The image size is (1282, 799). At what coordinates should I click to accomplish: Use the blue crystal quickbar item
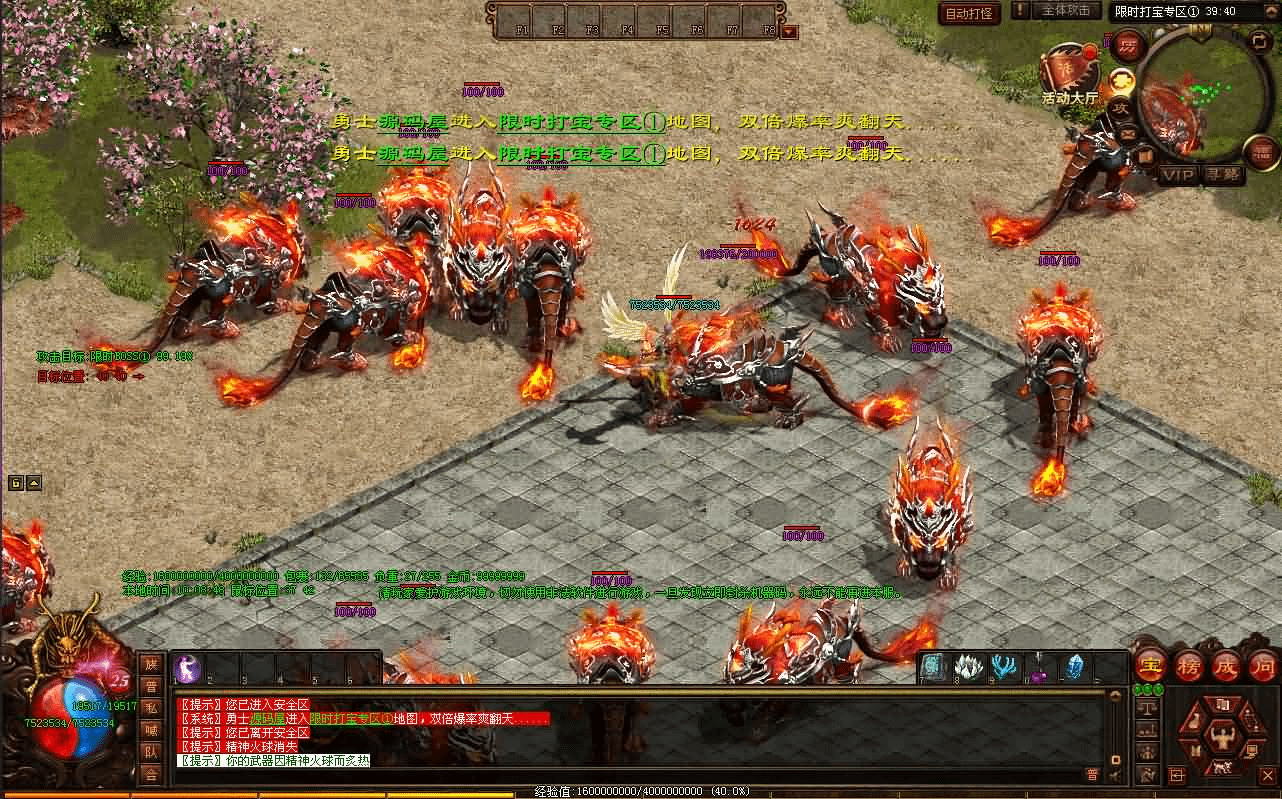[1075, 667]
